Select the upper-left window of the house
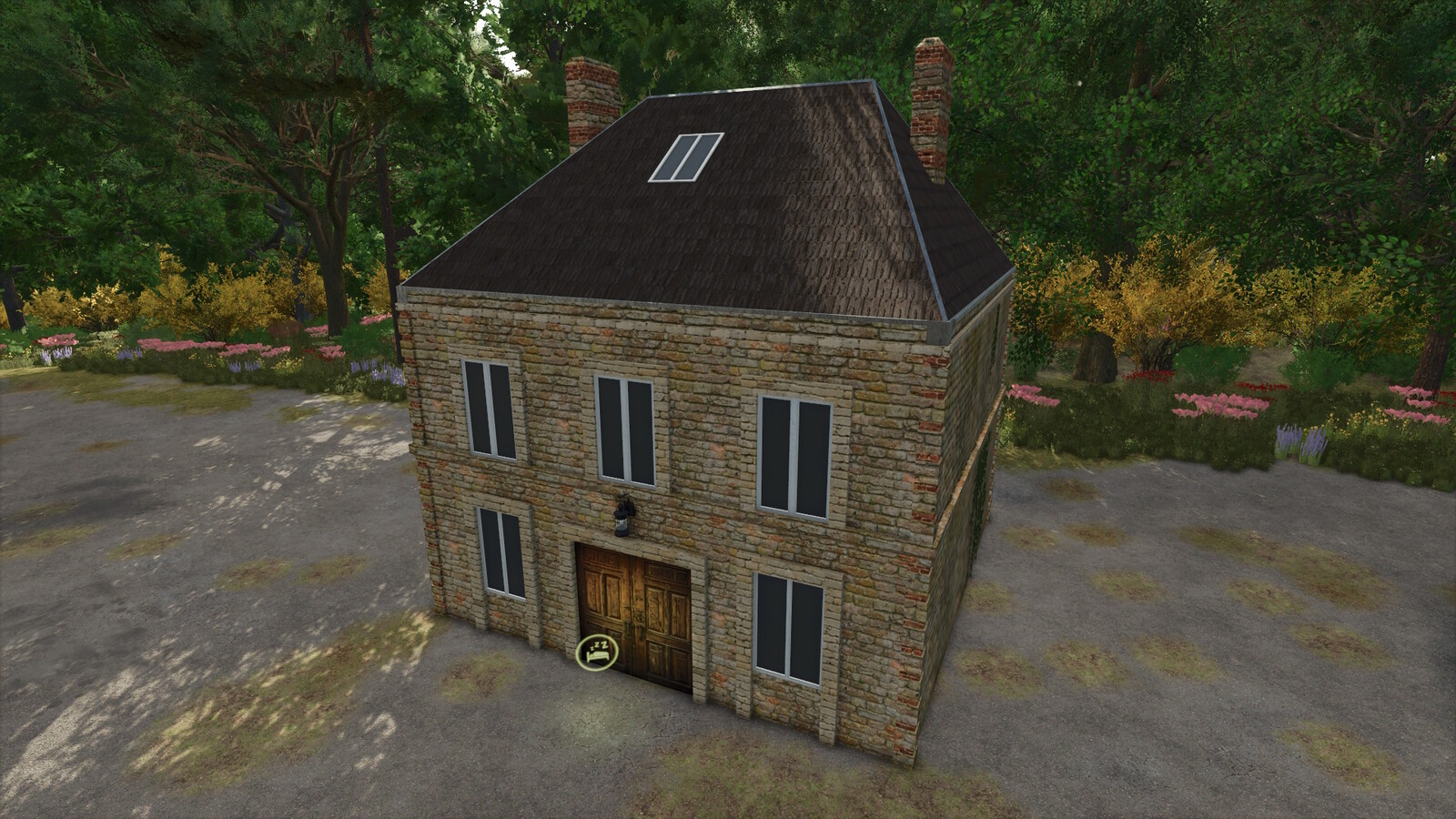 (x=489, y=409)
